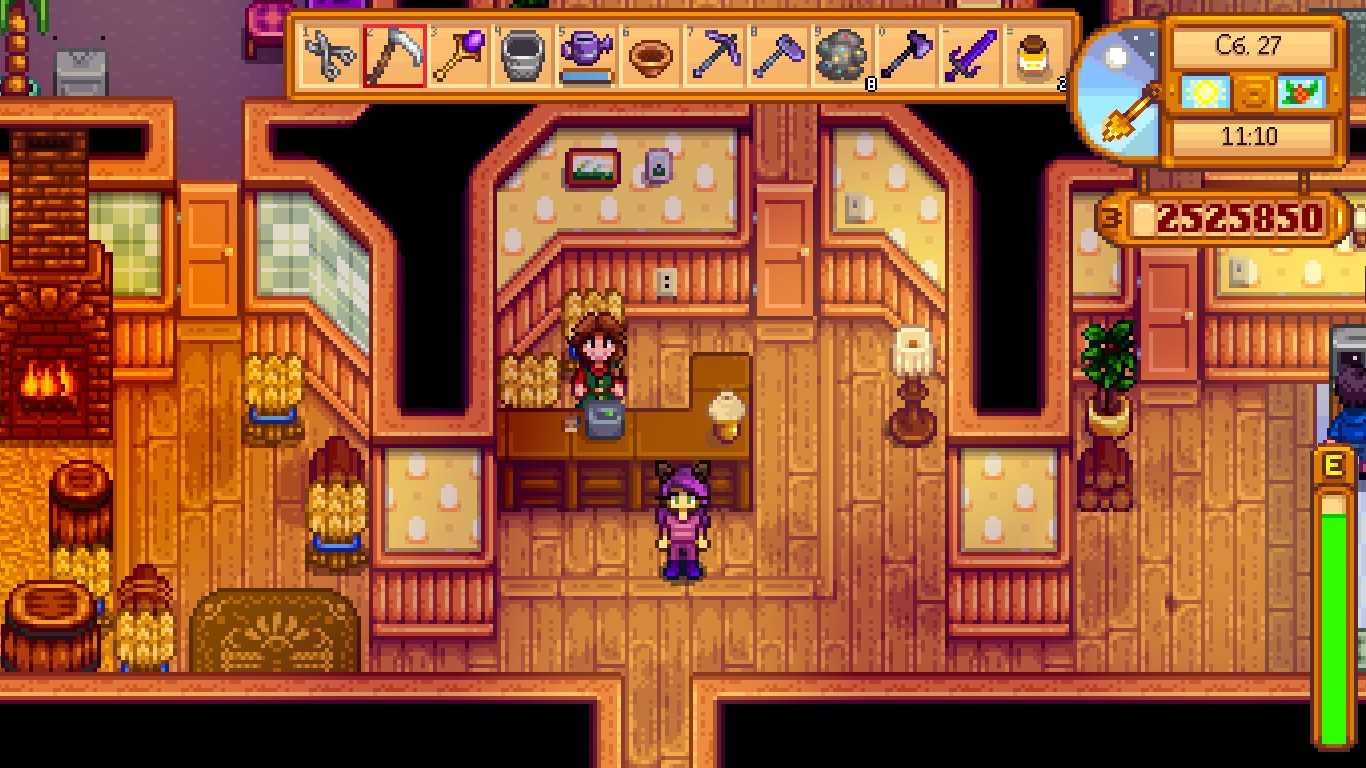Select the jar item in the hotbar
Image resolution: width=1366 pixels, height=768 pixels.
(x=1034, y=56)
